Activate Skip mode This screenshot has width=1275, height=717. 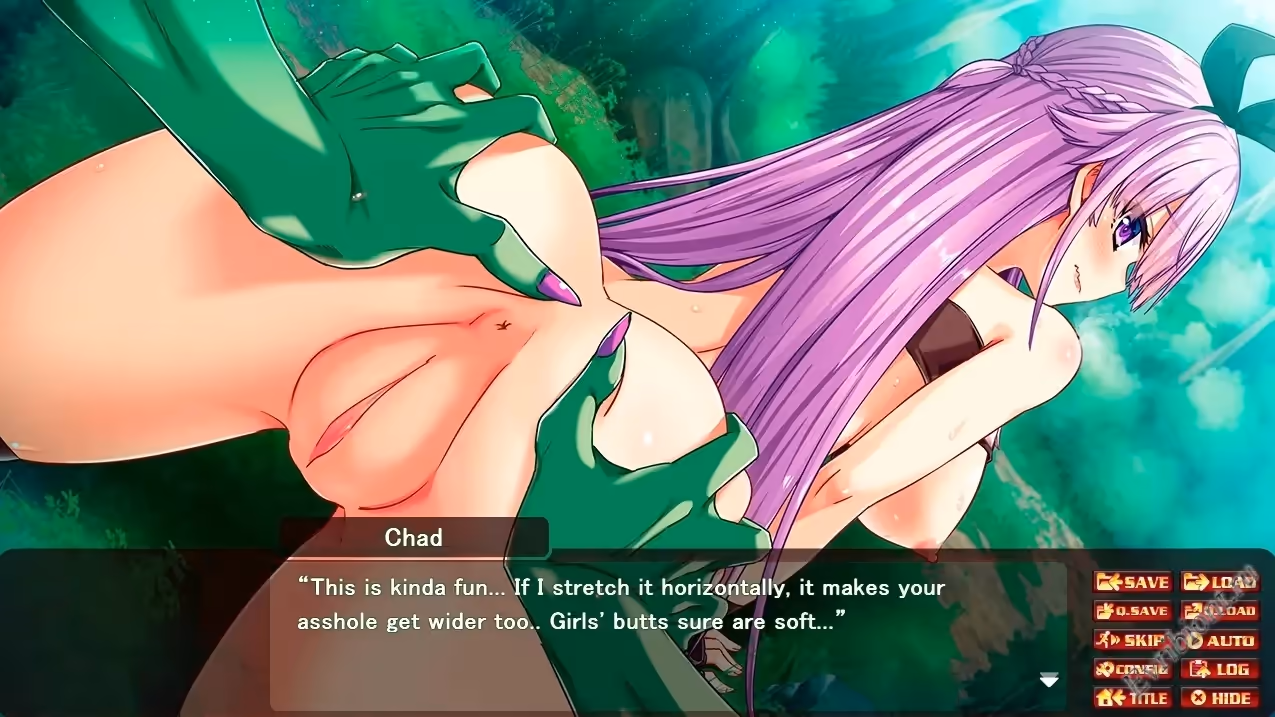(1132, 640)
